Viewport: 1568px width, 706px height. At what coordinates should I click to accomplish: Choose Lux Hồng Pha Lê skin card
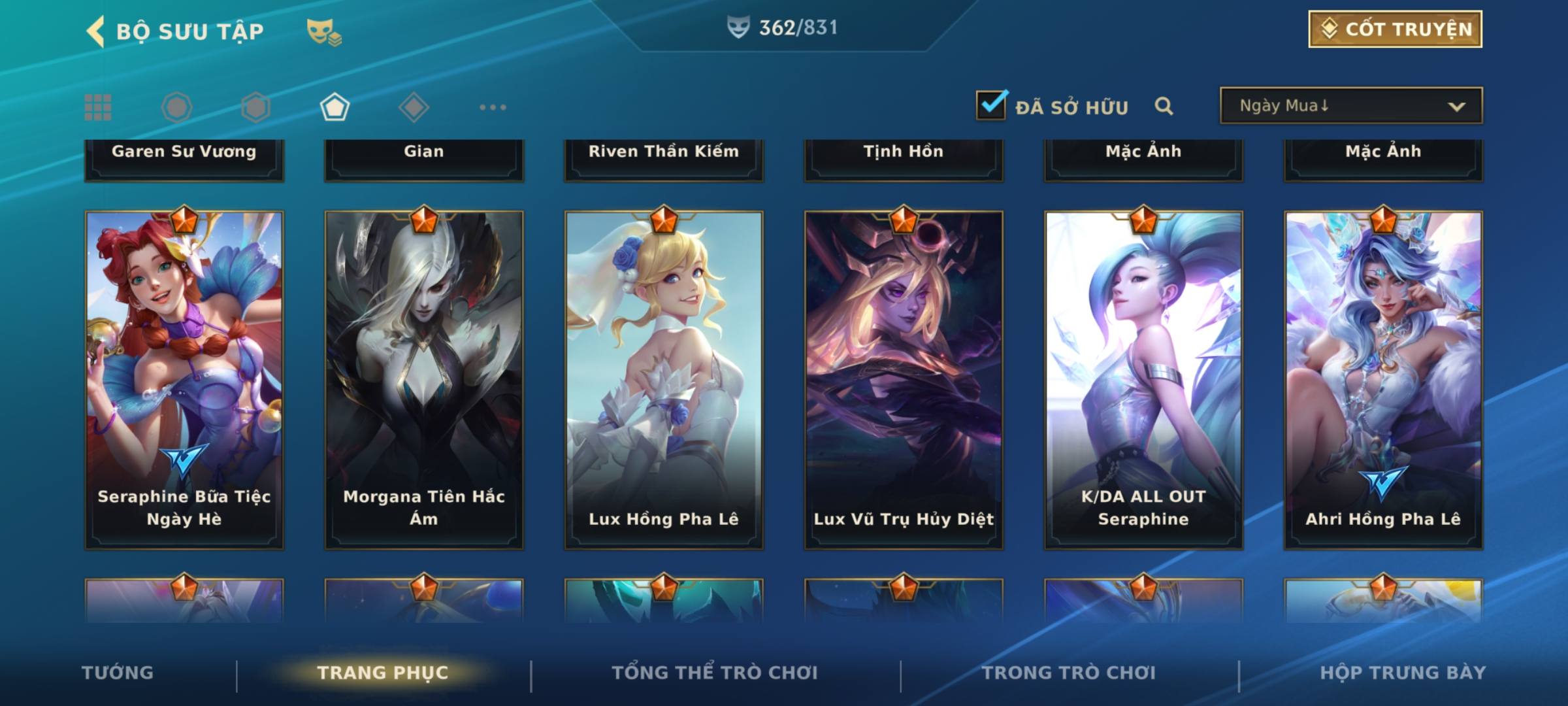664,379
